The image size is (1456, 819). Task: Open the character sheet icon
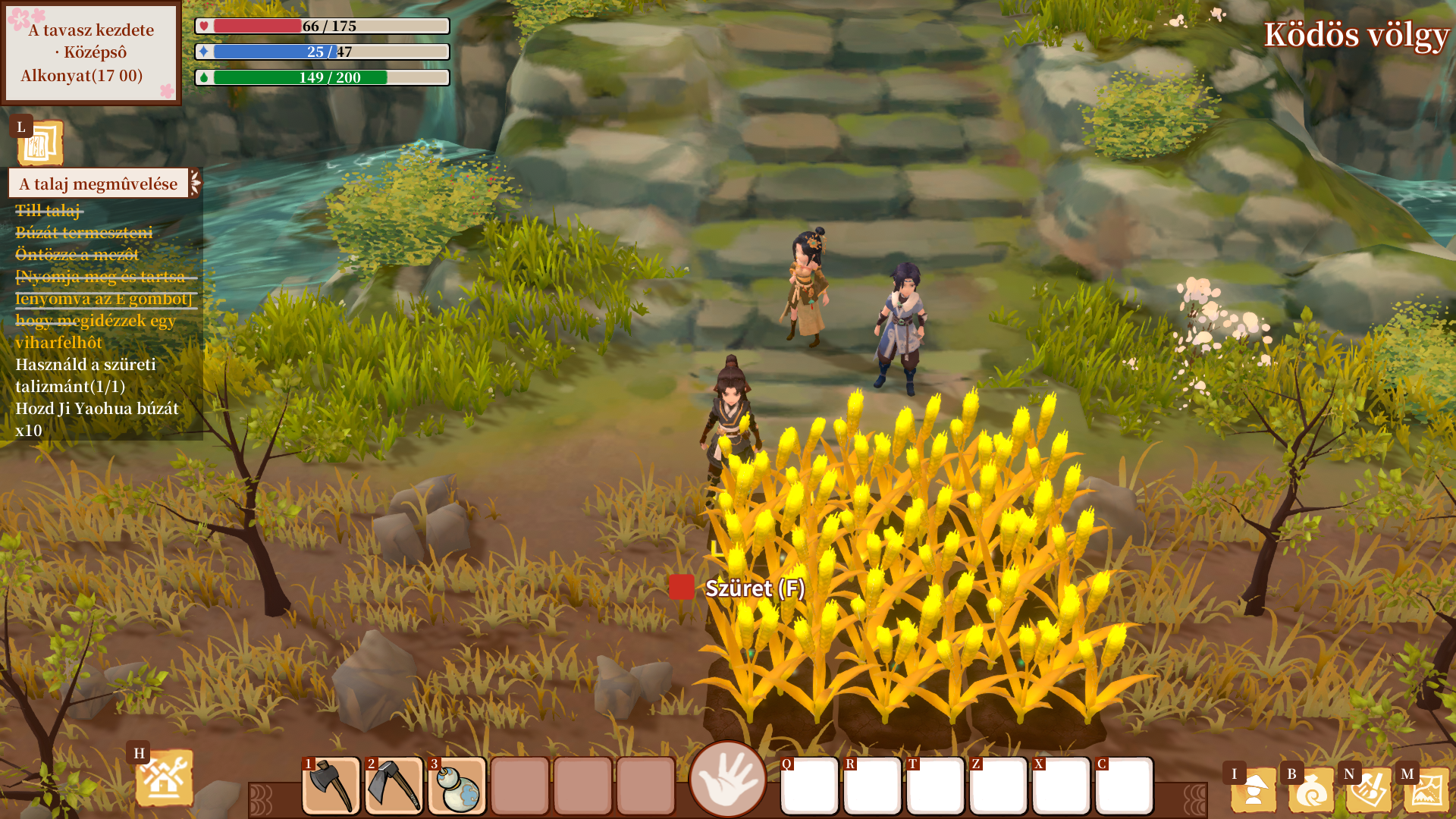pyautogui.click(x=1254, y=790)
